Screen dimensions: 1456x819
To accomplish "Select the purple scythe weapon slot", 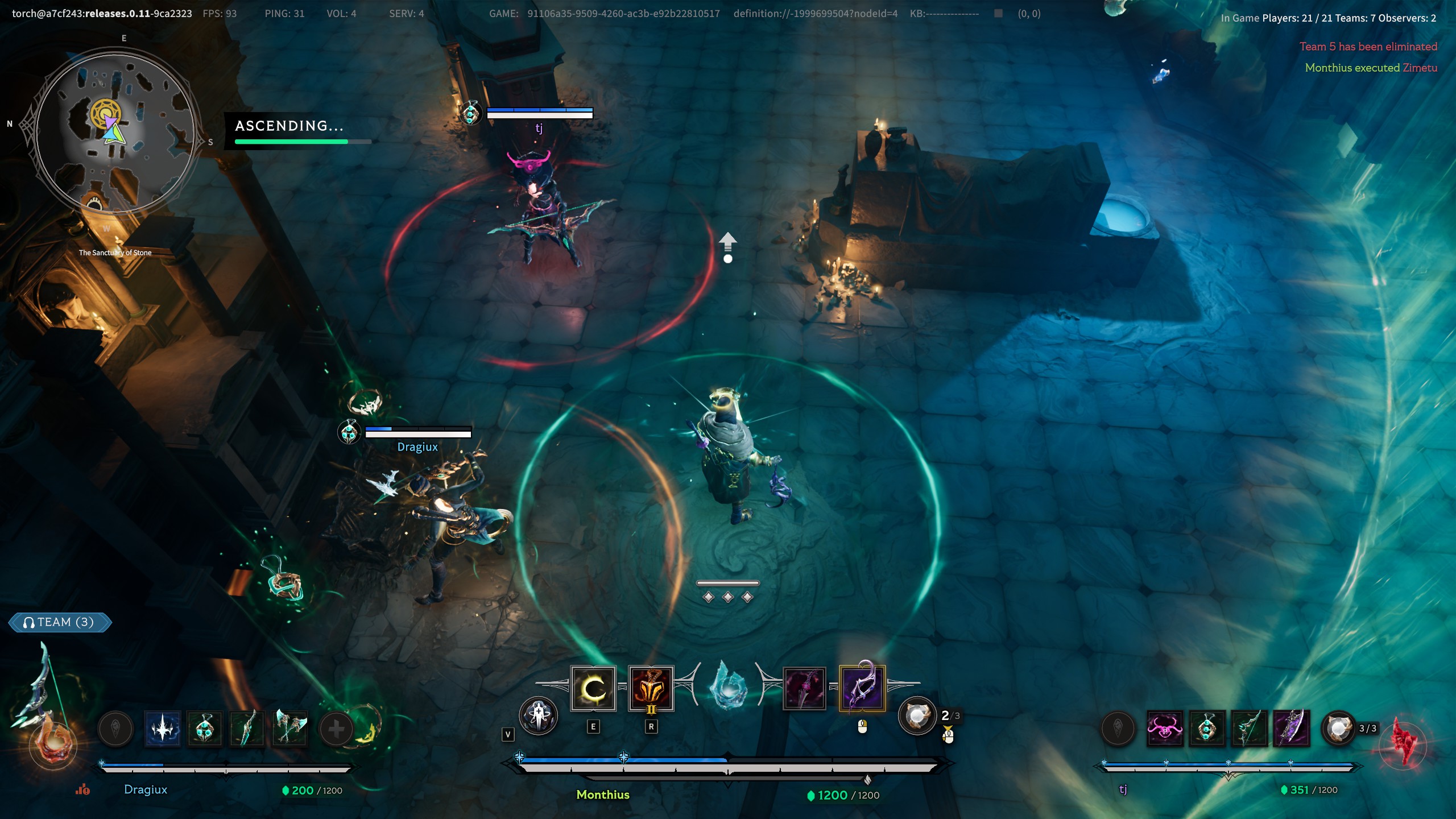I will pos(862,689).
